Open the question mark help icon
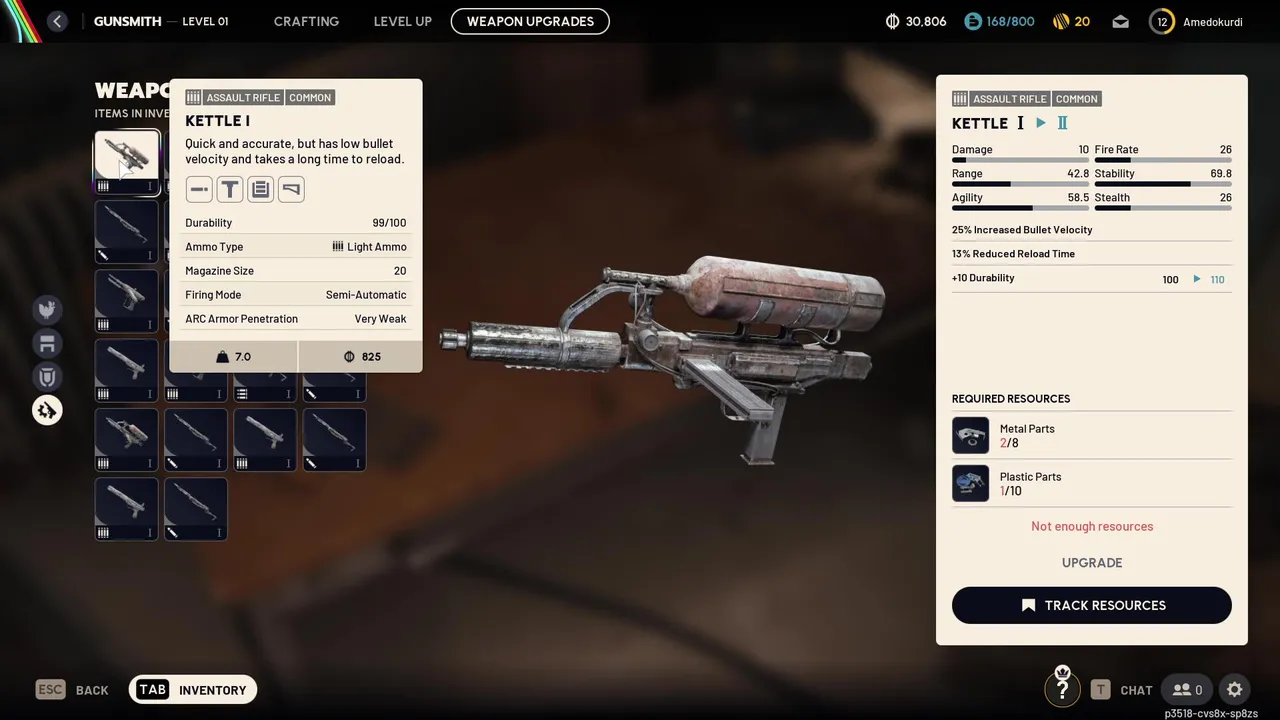Image resolution: width=1280 pixels, height=720 pixels. [1062, 689]
